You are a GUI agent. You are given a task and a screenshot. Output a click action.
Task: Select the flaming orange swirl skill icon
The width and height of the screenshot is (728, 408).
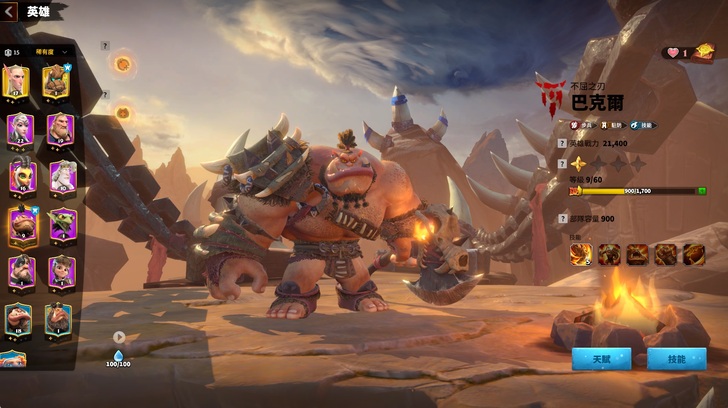[x=580, y=255]
